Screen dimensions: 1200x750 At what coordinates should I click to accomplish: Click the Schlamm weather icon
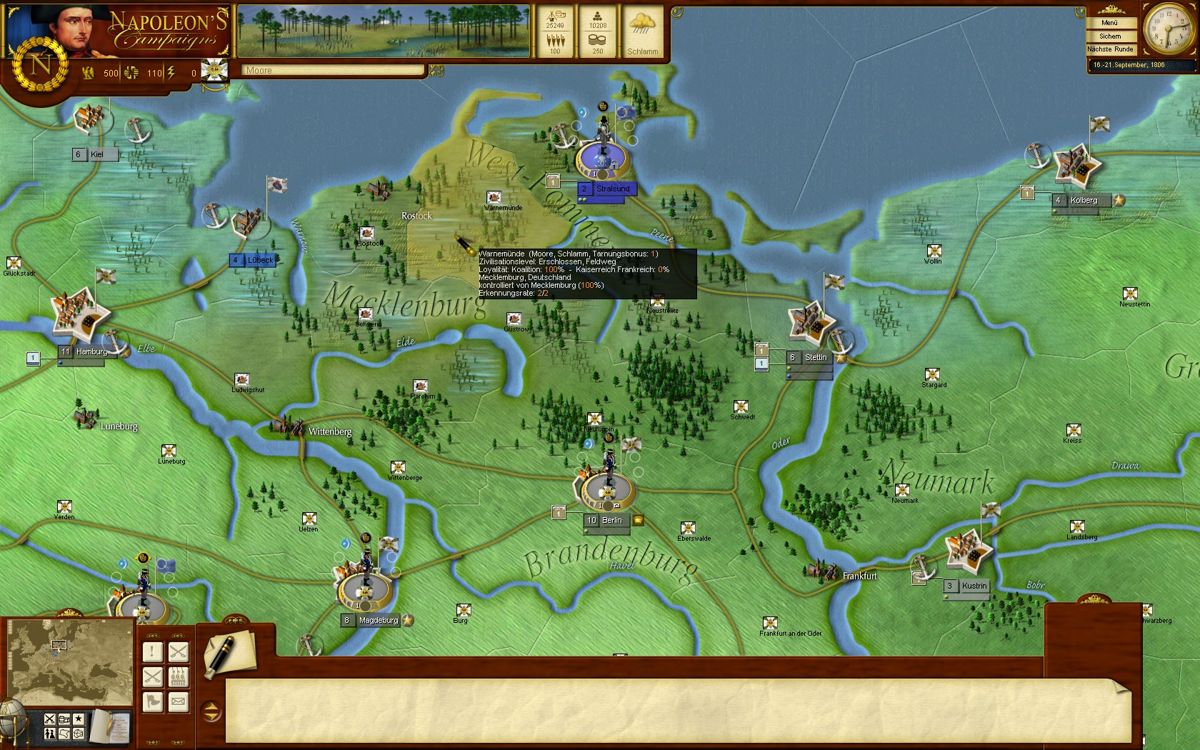[643, 30]
